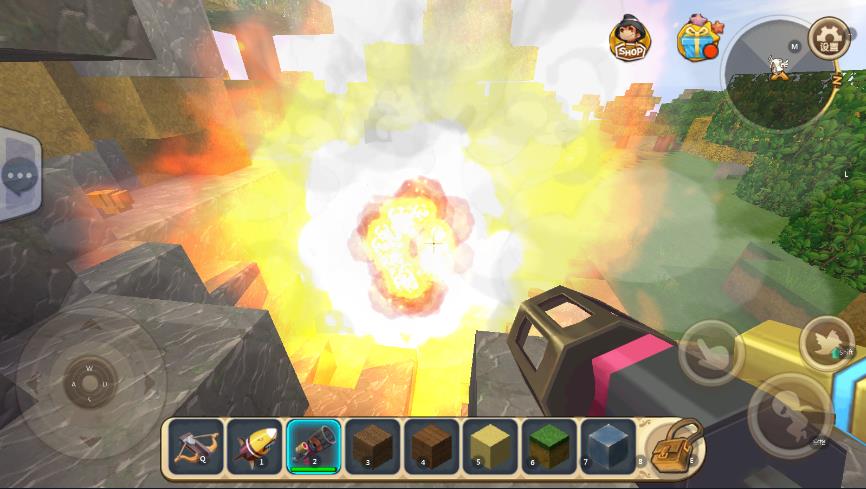
Task: Select the highlighted launcher weapon slot
Action: click(314, 444)
